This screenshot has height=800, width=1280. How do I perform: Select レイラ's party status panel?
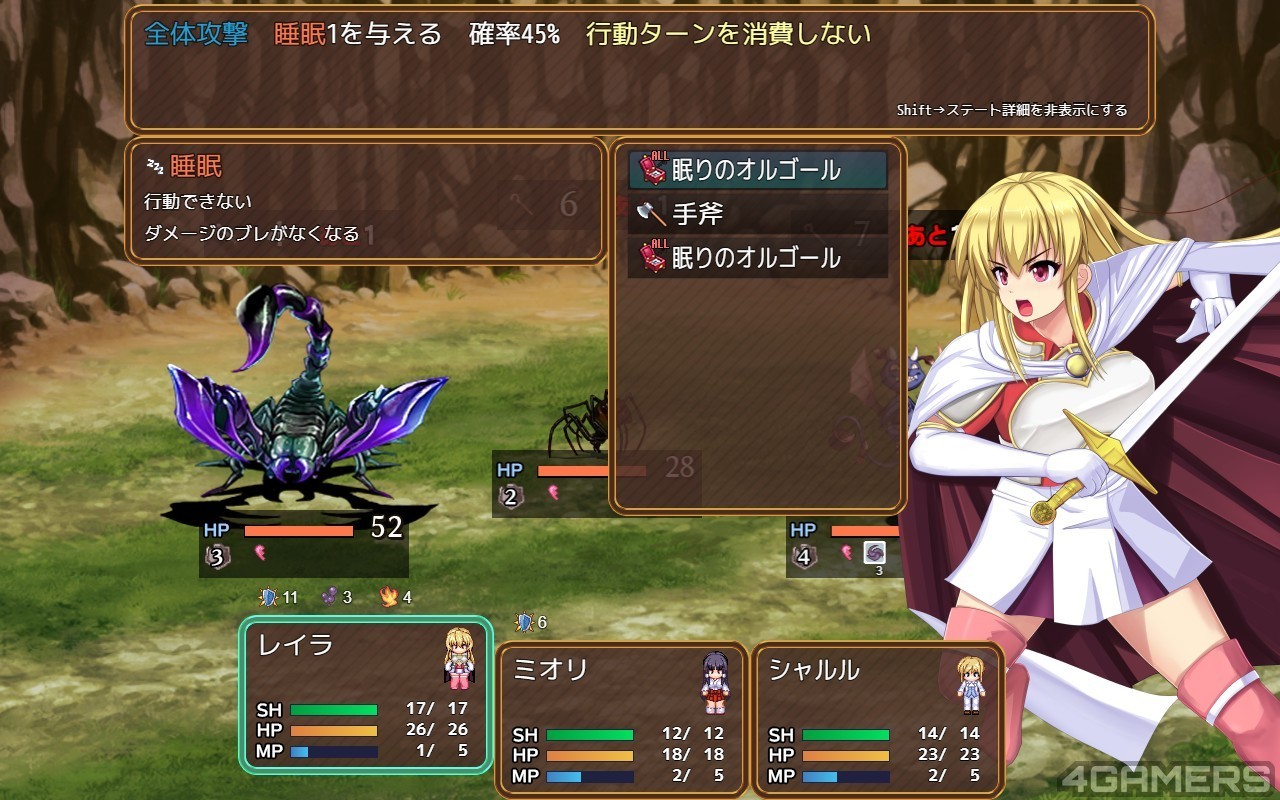pos(365,694)
